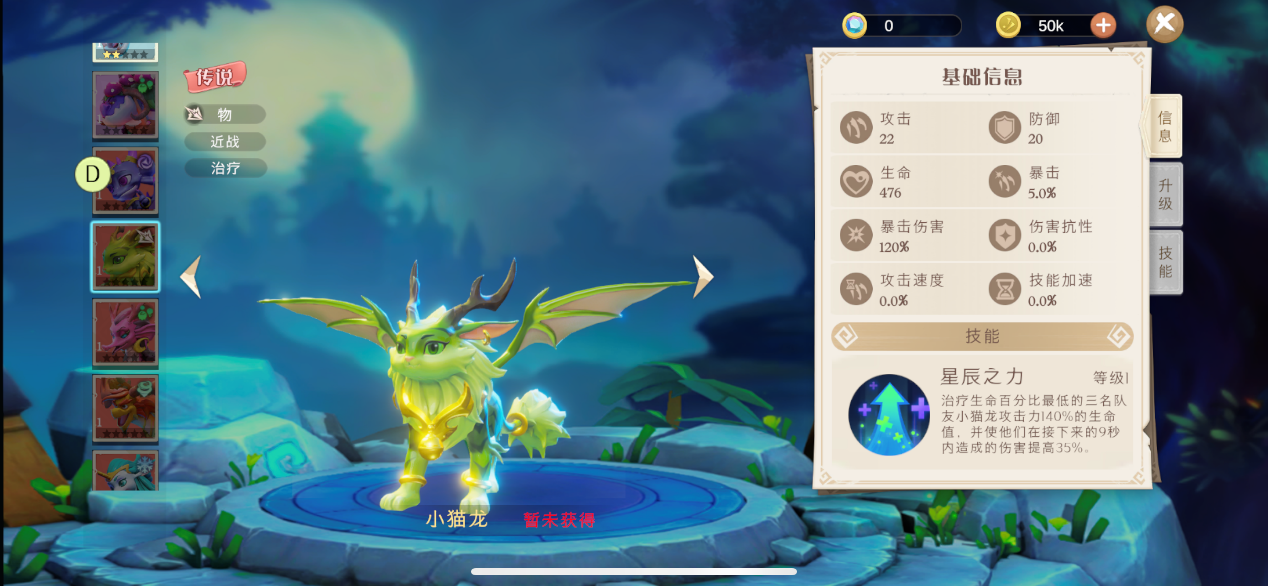This screenshot has height=586, width=1268.
Task: Click the 传说 legendary rarity badge
Action: click(x=214, y=77)
